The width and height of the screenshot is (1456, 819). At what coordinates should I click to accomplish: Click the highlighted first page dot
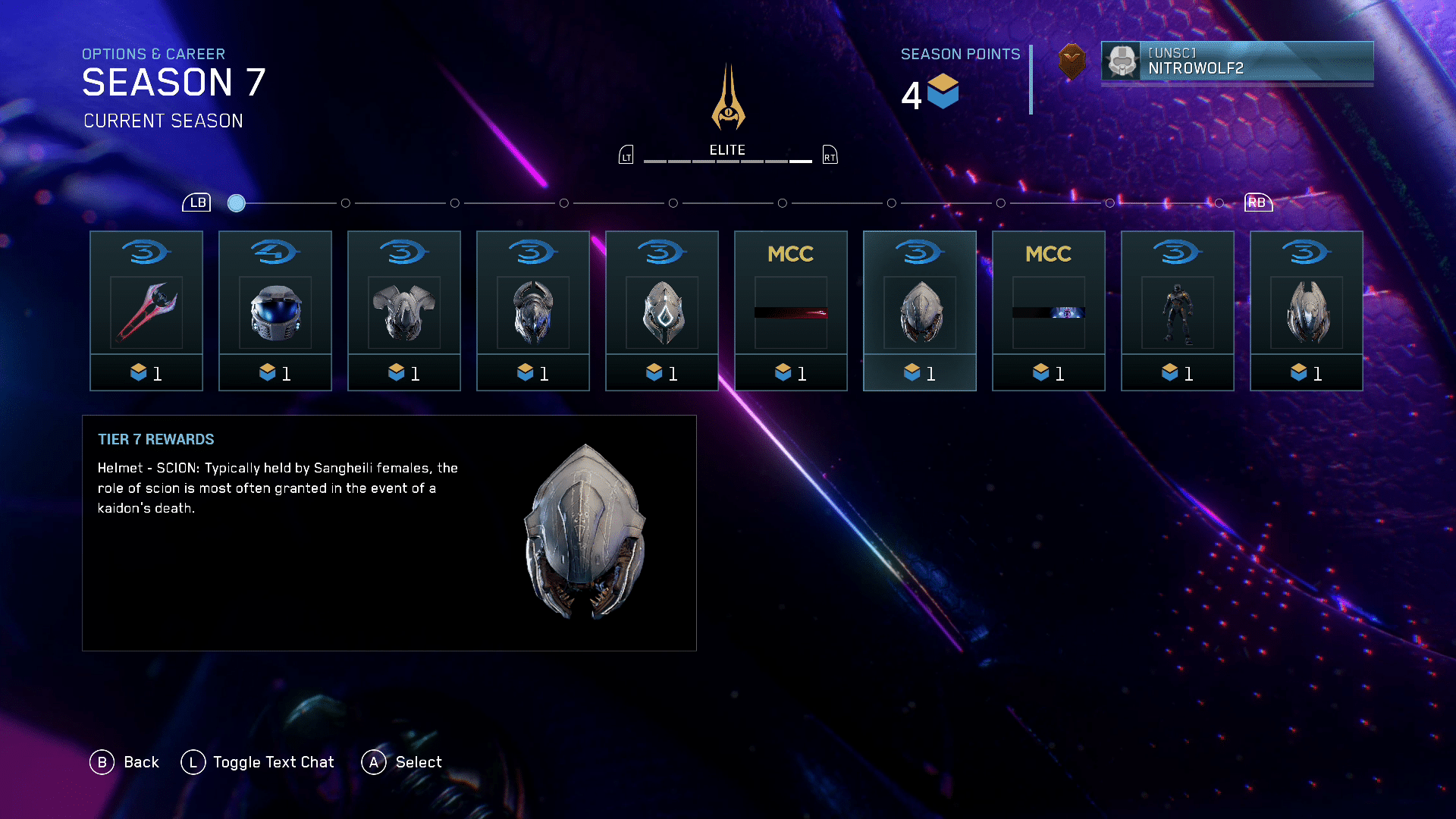click(x=237, y=203)
